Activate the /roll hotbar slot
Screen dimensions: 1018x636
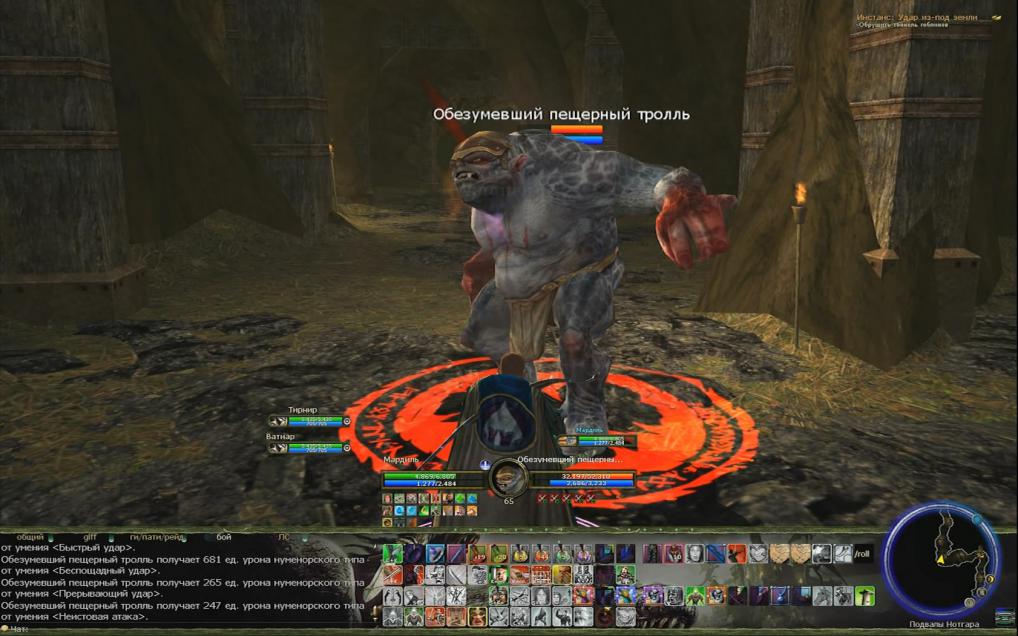tap(863, 553)
